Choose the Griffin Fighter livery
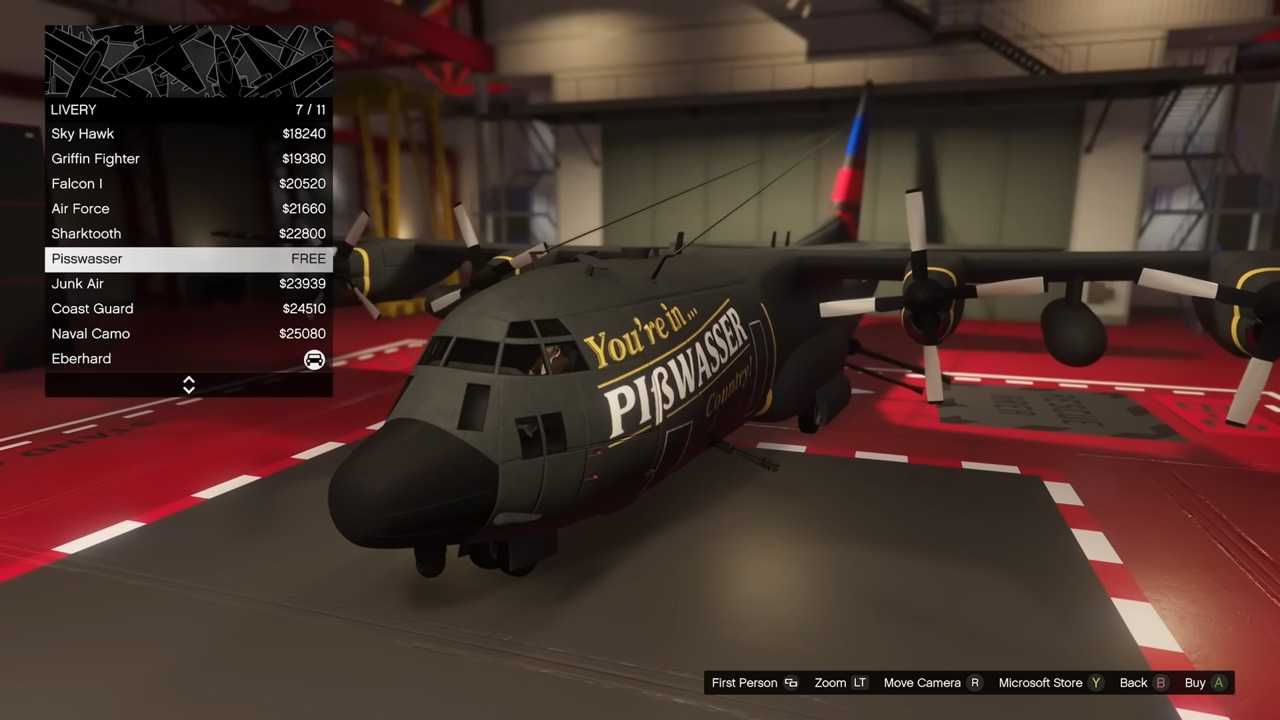The height and width of the screenshot is (720, 1280). (x=188, y=159)
